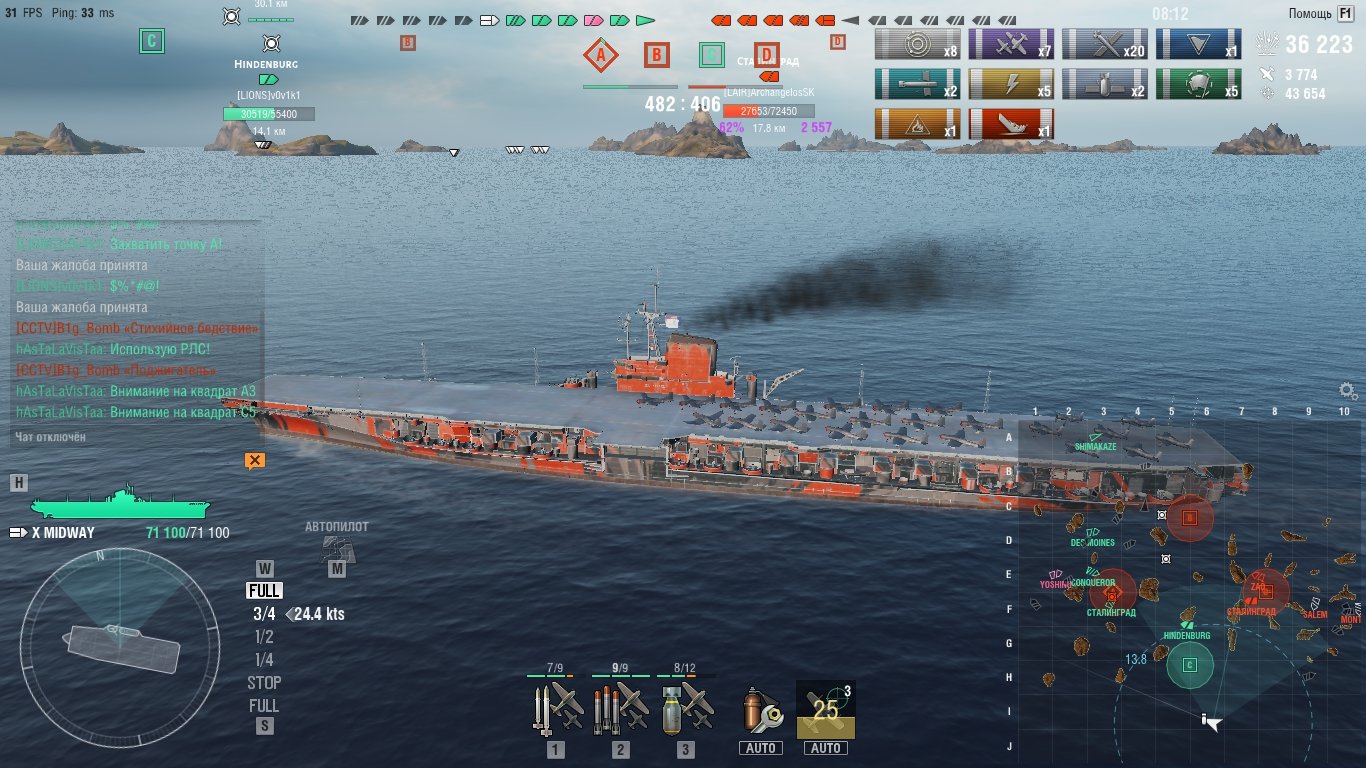Set forward FULL speed on the throttle
Image resolution: width=1366 pixels, height=768 pixels.
pyautogui.click(x=264, y=591)
